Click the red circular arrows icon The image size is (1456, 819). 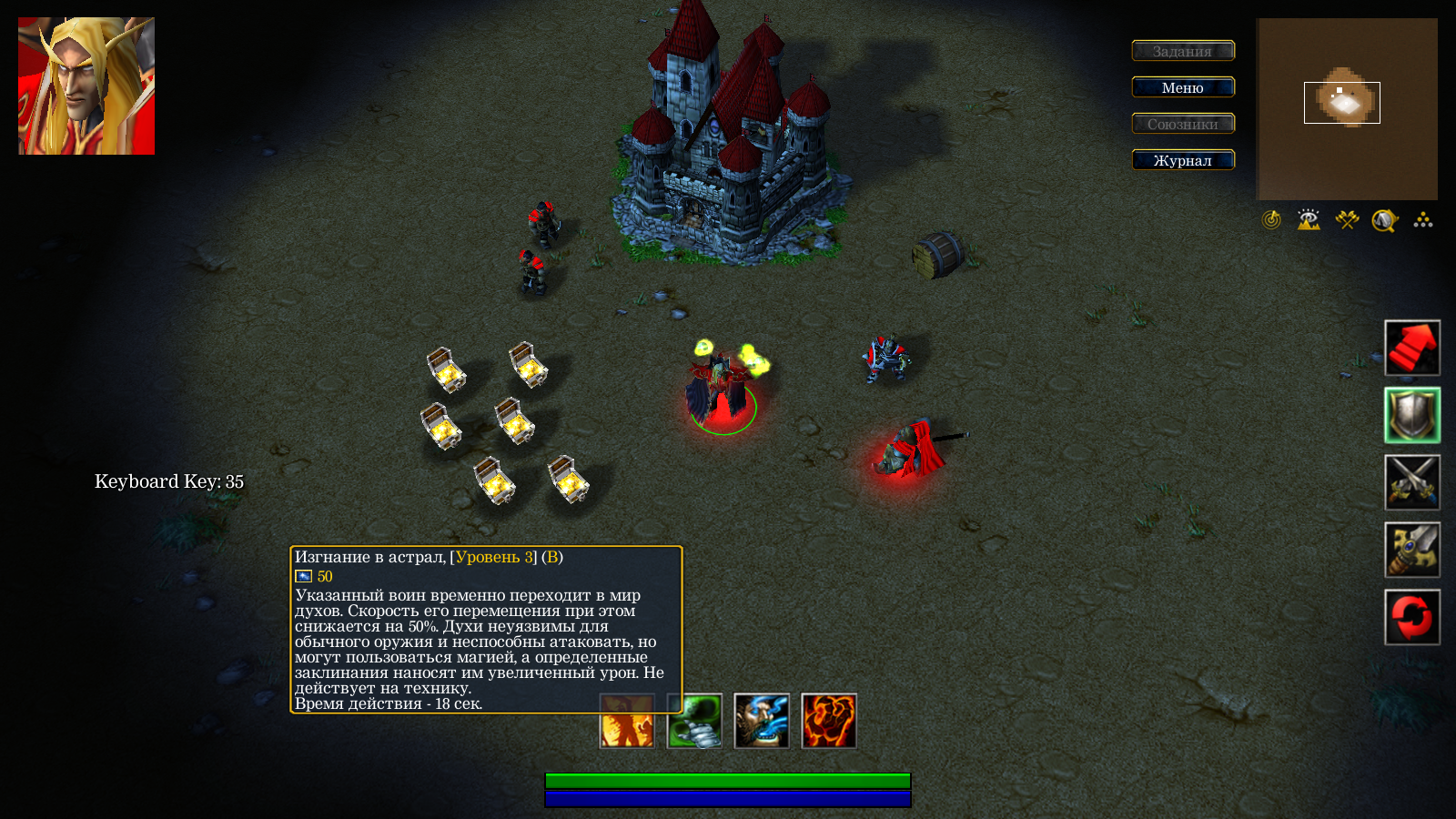(x=1412, y=617)
